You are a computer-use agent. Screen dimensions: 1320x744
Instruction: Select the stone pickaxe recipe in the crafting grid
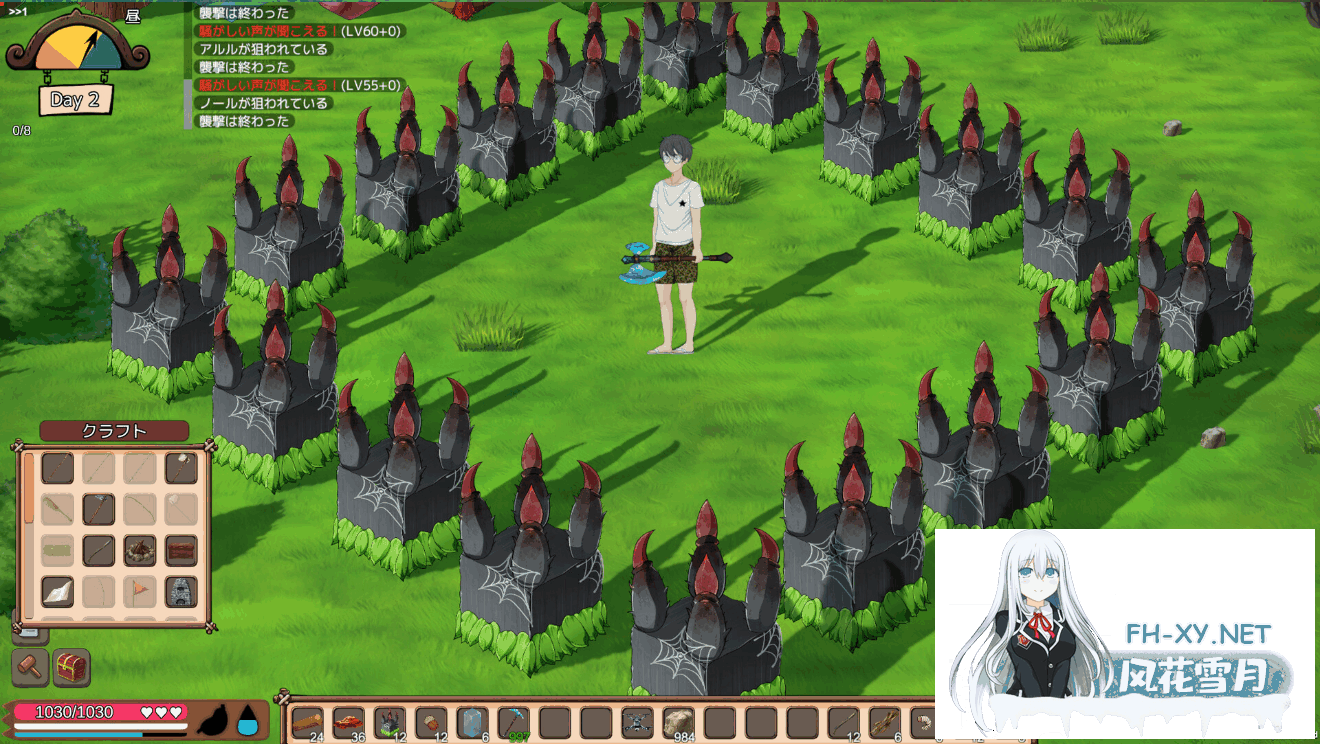coord(98,508)
